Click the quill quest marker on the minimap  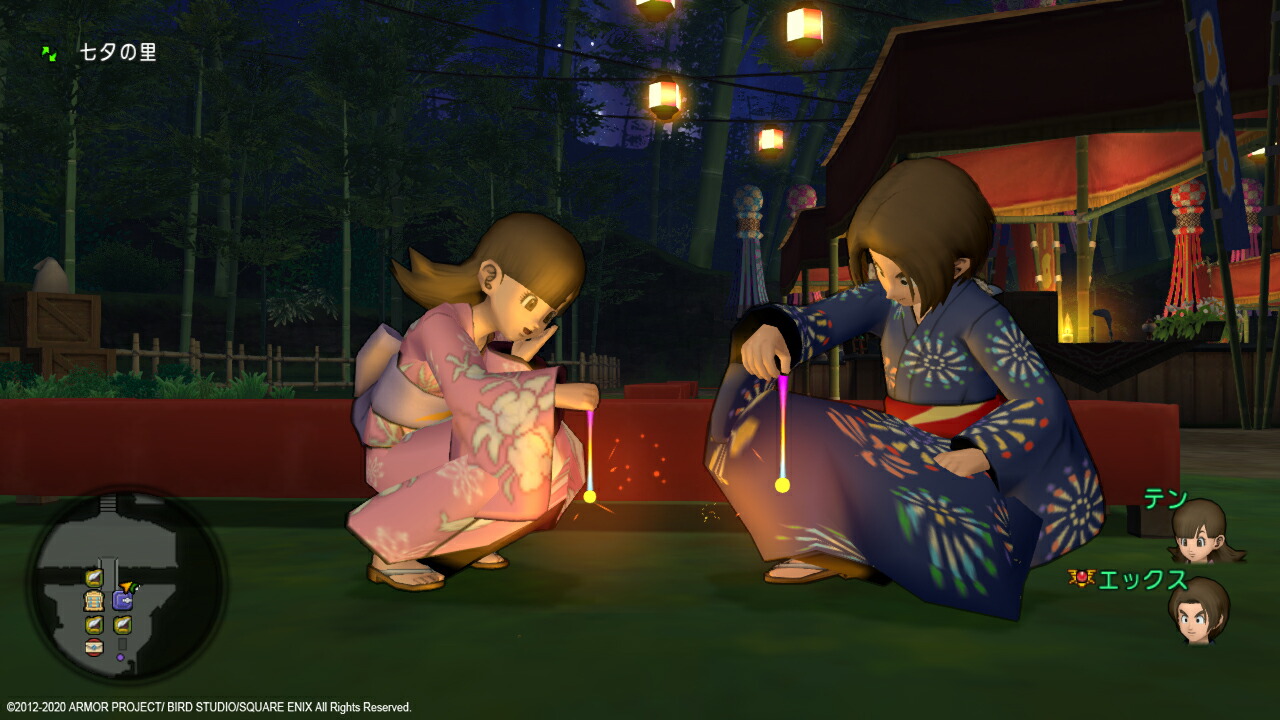(93, 576)
